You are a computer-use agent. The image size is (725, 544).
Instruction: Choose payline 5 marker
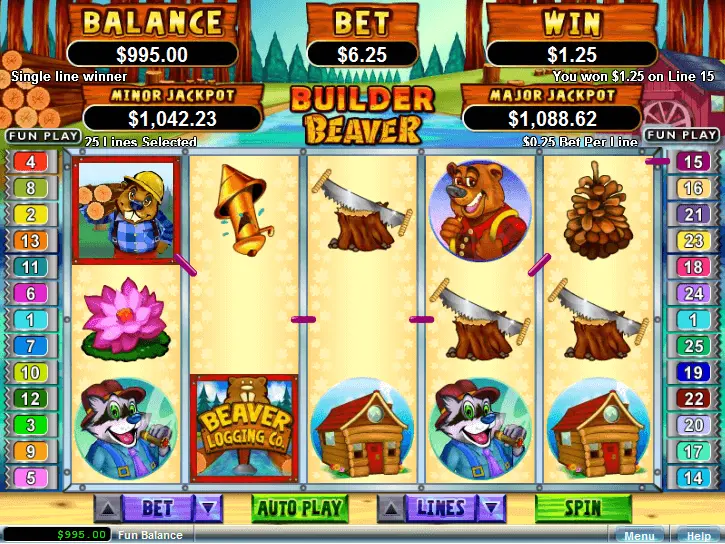point(30,478)
